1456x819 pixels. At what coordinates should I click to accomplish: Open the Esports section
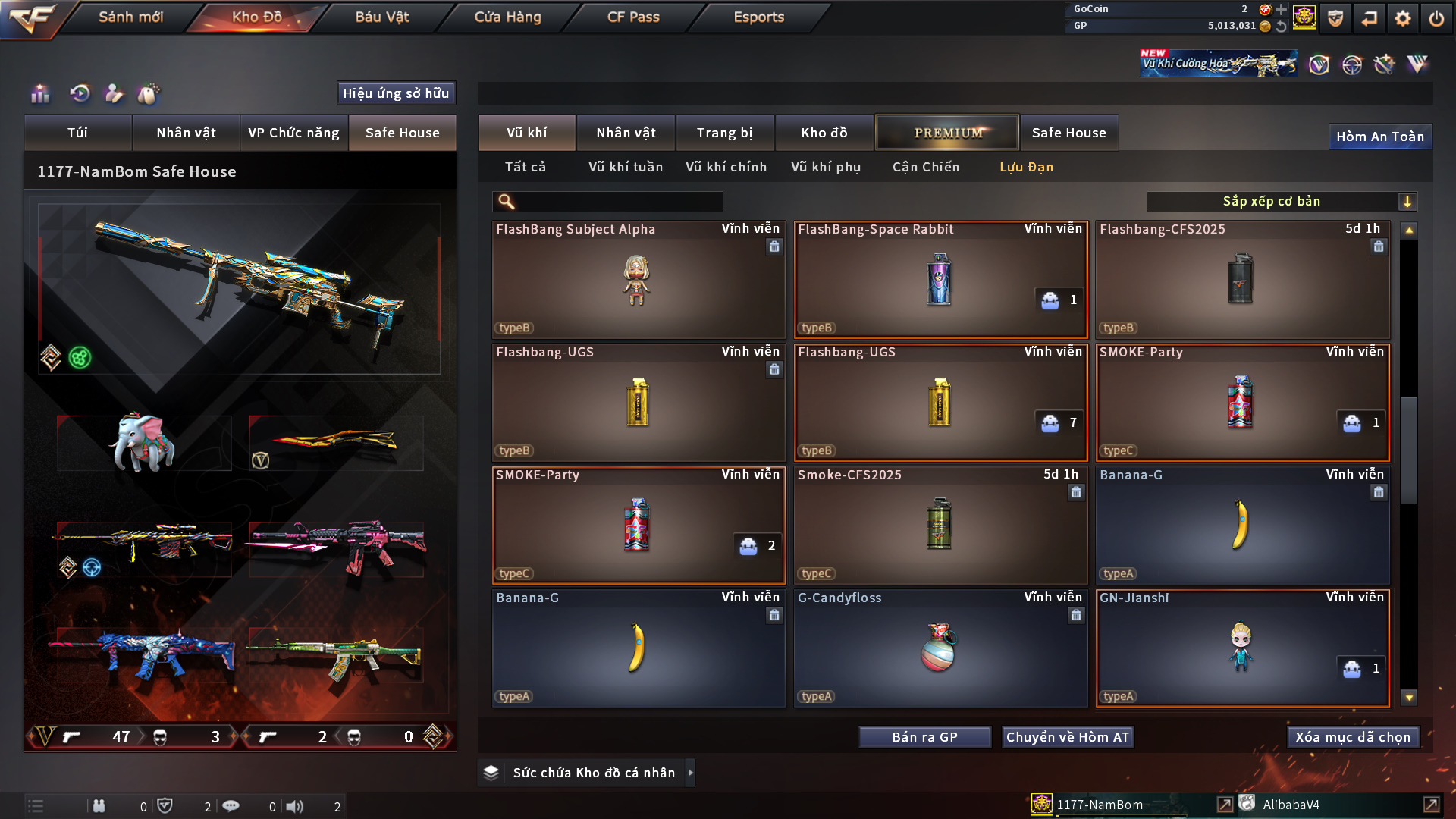(758, 17)
